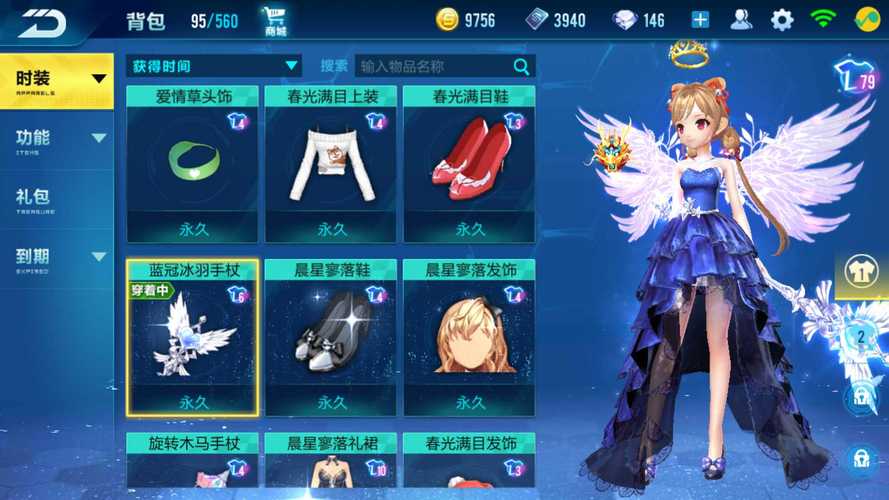This screenshot has width=889, height=500.
Task: Tap the gold coin balance icon
Action: [x=446, y=20]
